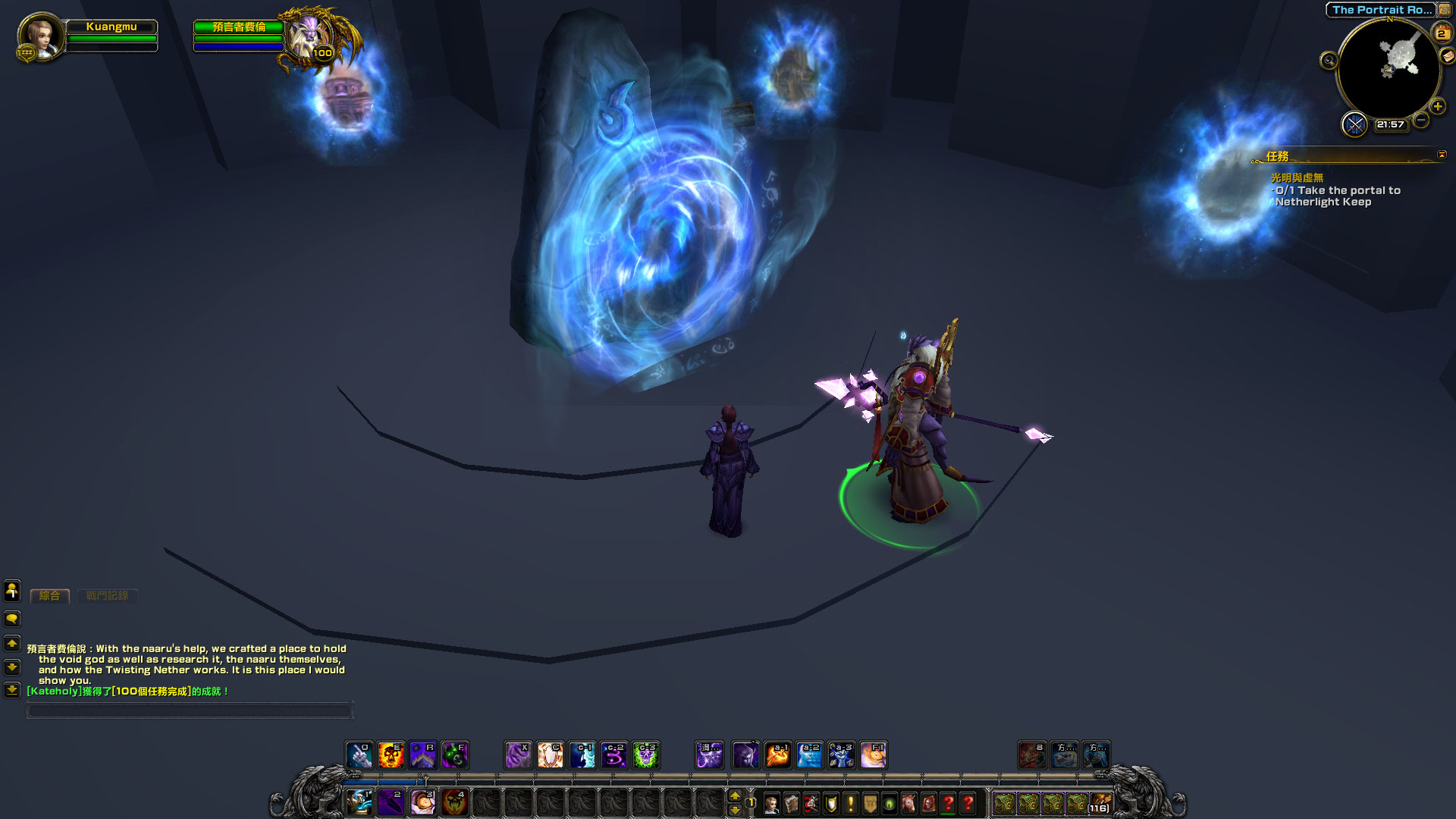Open the world map button beside zone name
Image resolution: width=1456 pixels, height=819 pixels.
pos(1444,10)
